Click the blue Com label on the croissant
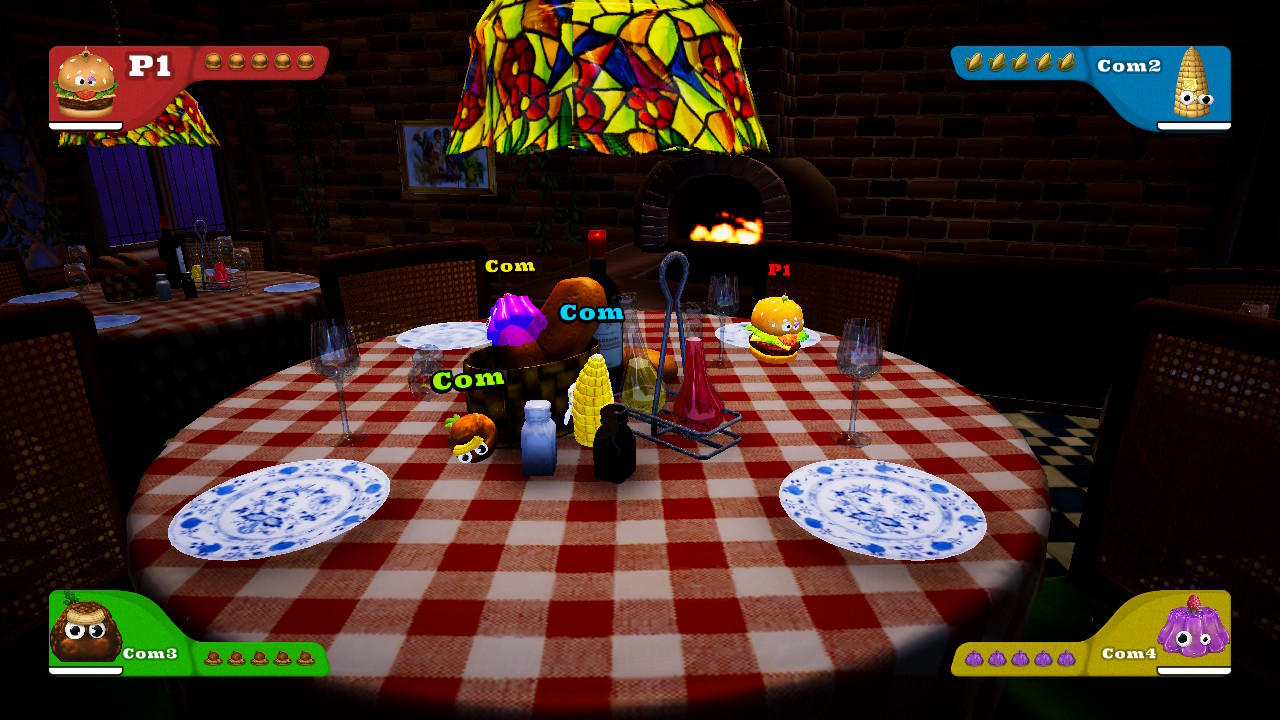The height and width of the screenshot is (720, 1280). point(592,312)
